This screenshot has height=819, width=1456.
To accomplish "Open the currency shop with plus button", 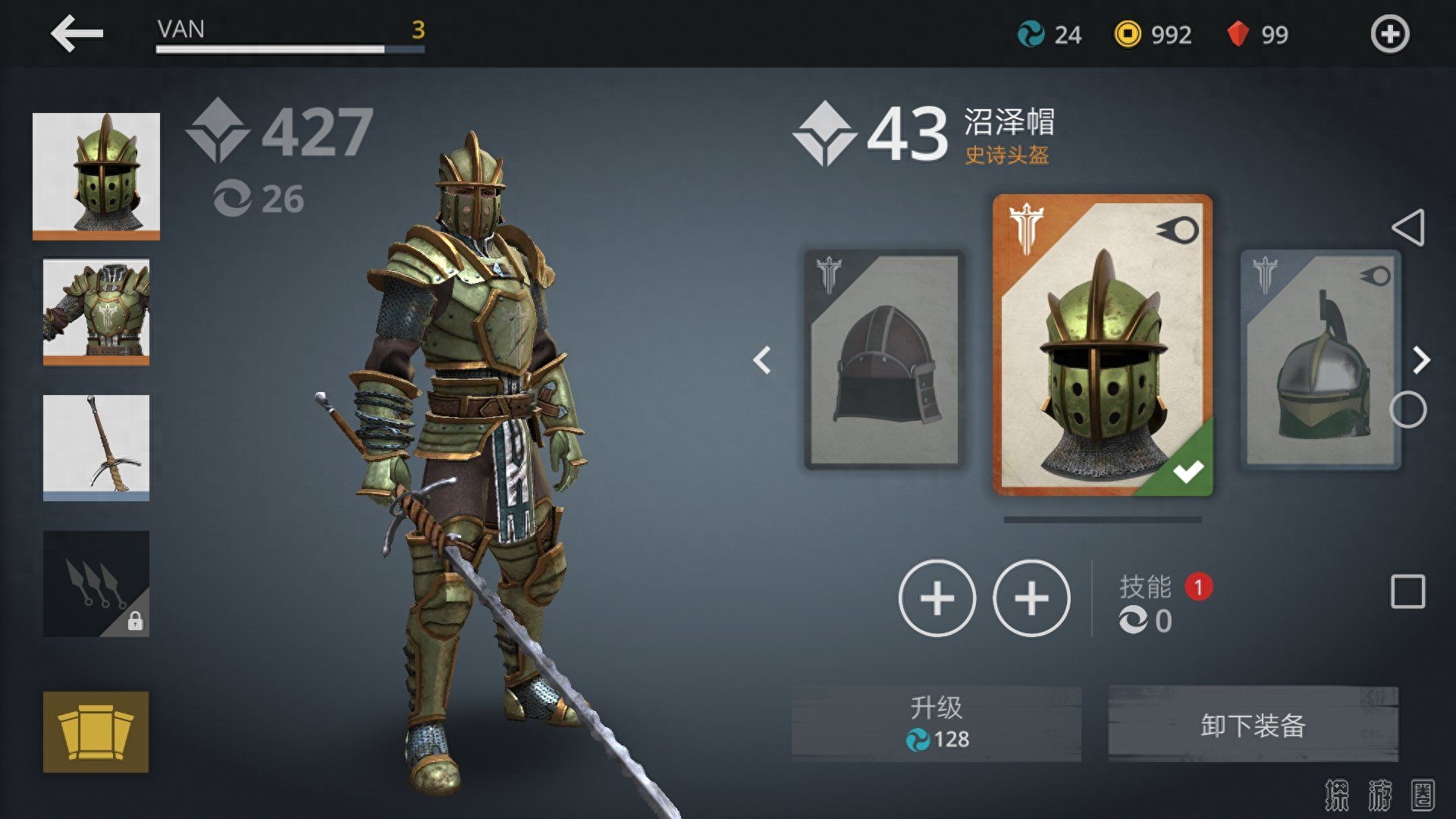I will (x=1389, y=34).
